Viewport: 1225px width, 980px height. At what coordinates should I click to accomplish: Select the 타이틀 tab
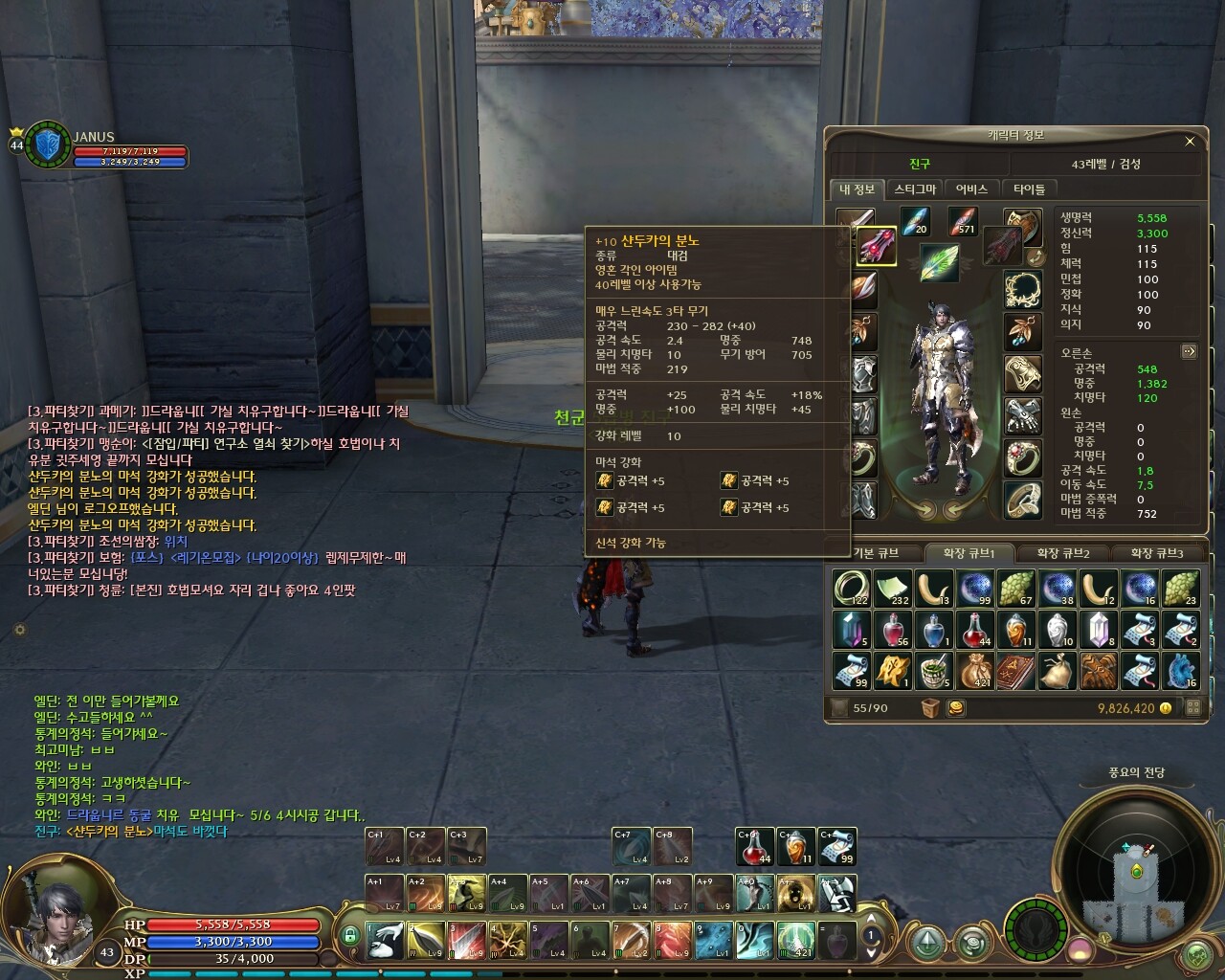1029,189
